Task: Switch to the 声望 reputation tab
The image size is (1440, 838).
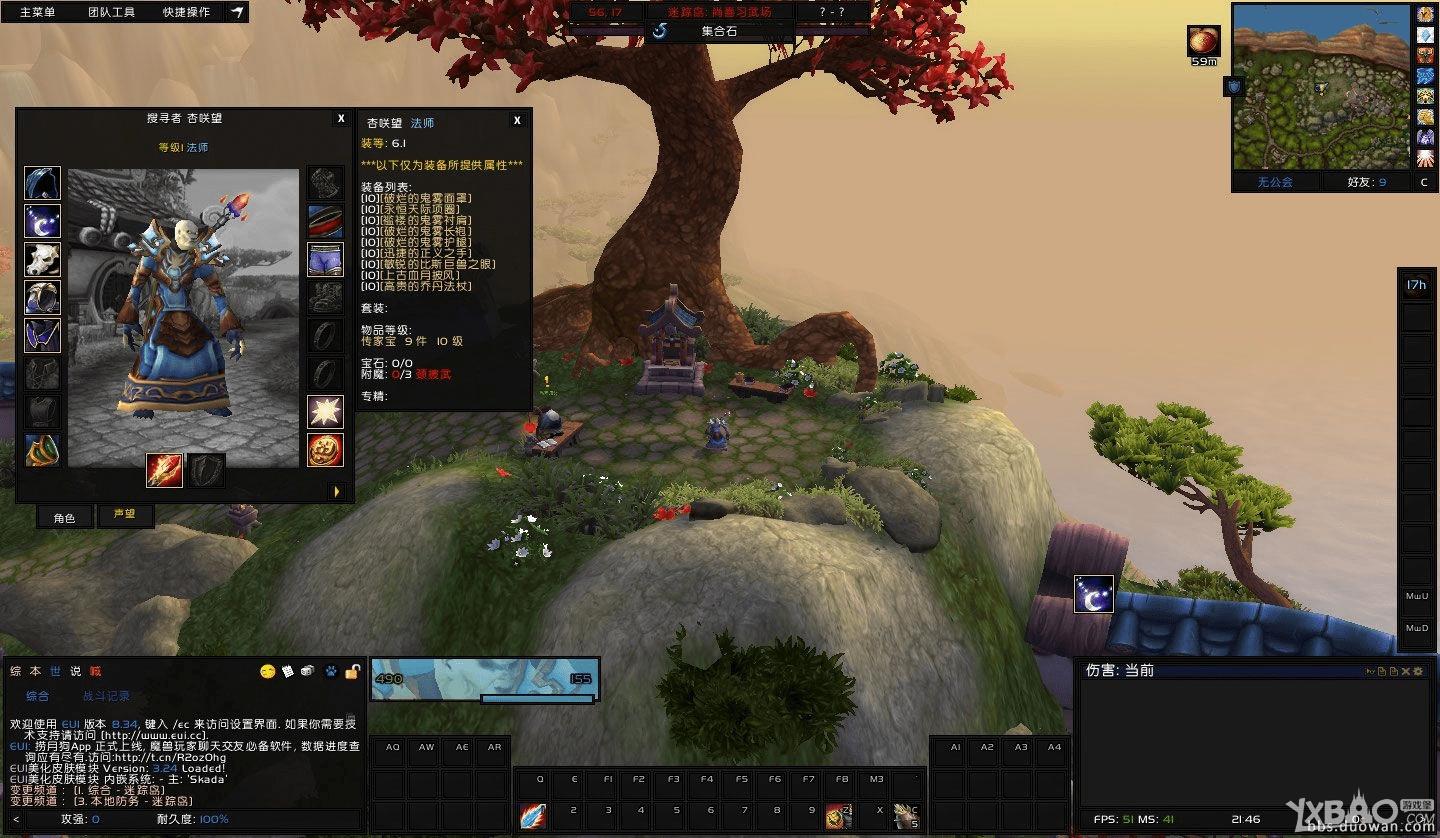Action: coord(124,515)
